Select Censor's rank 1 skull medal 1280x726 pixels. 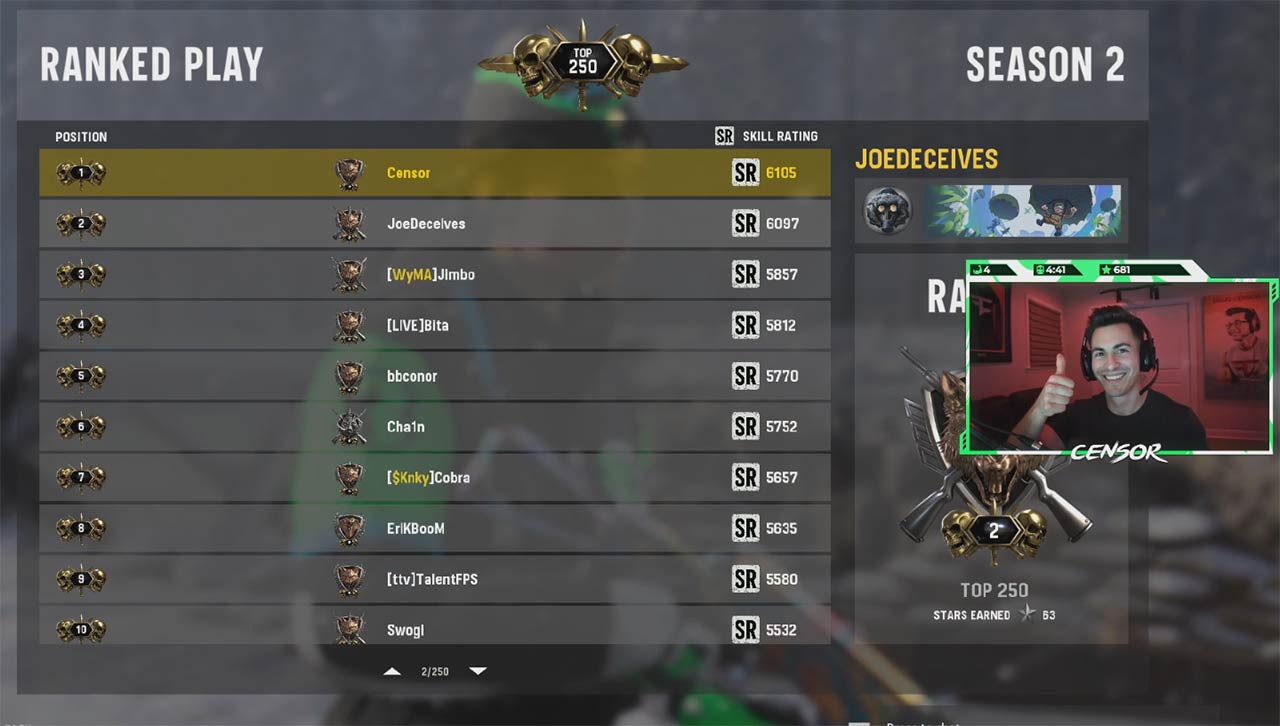(x=80, y=171)
